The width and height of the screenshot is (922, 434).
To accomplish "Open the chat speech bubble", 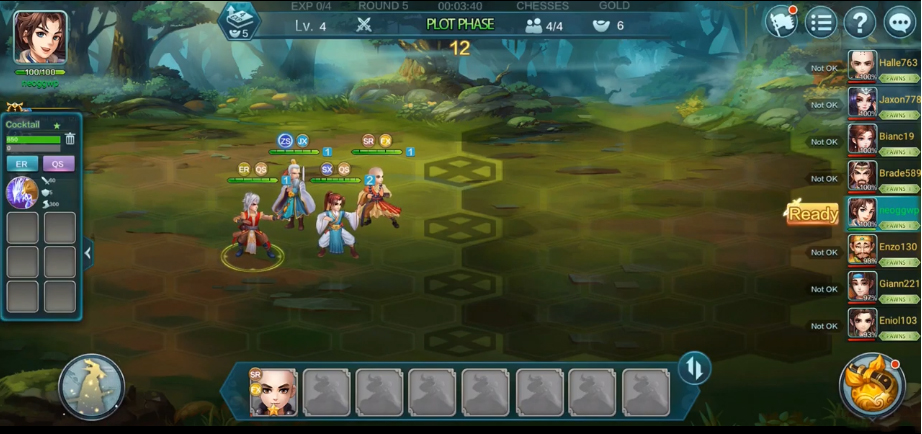I will [x=900, y=22].
